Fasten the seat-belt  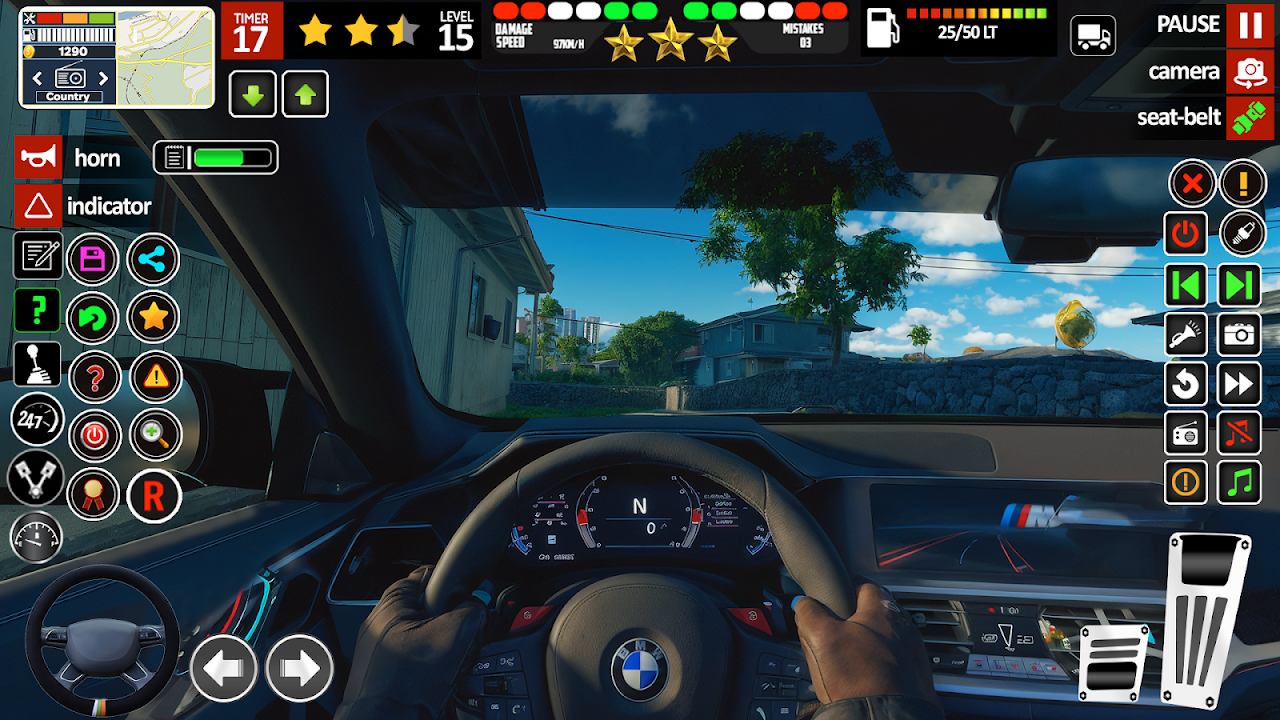click(1250, 118)
